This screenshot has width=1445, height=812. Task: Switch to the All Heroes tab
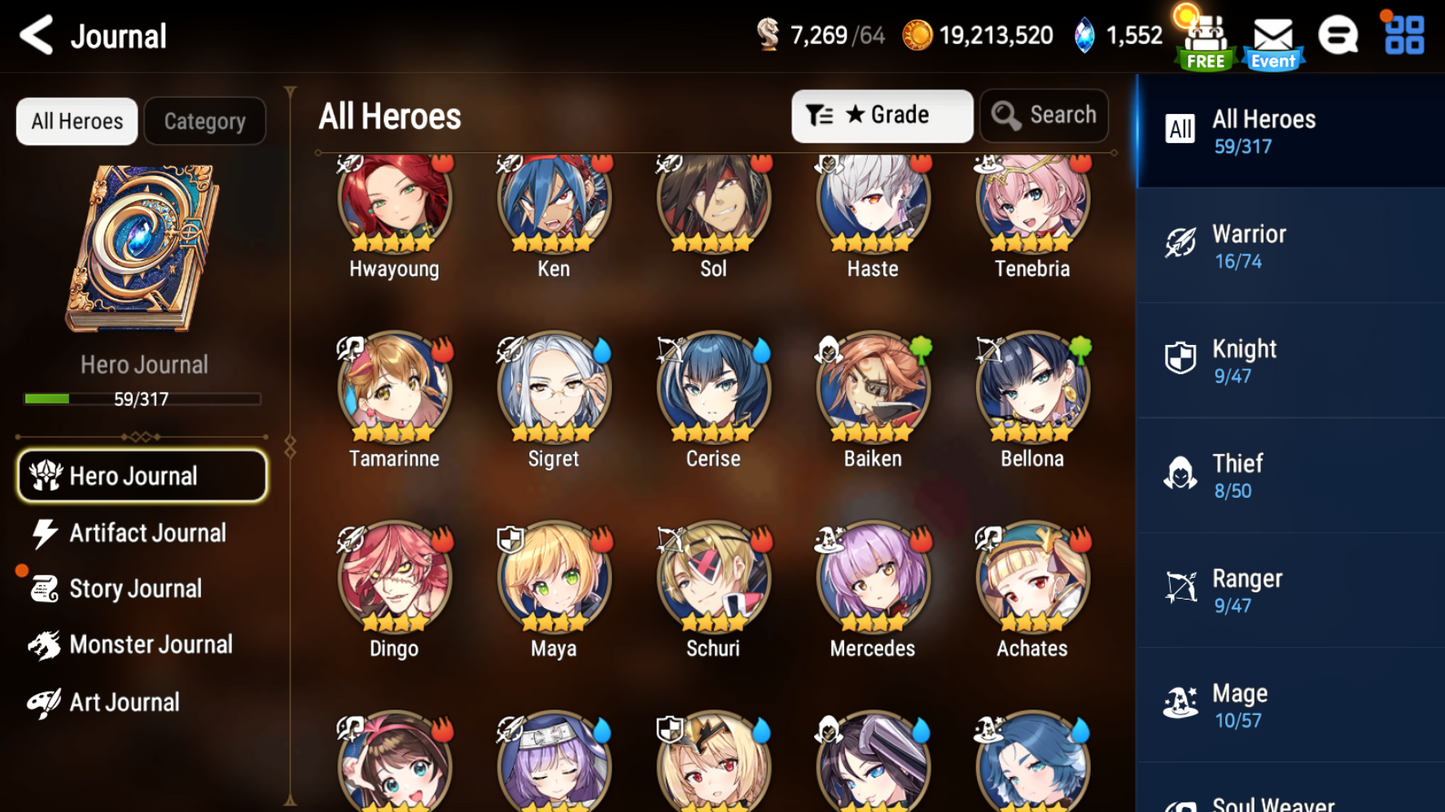76,121
